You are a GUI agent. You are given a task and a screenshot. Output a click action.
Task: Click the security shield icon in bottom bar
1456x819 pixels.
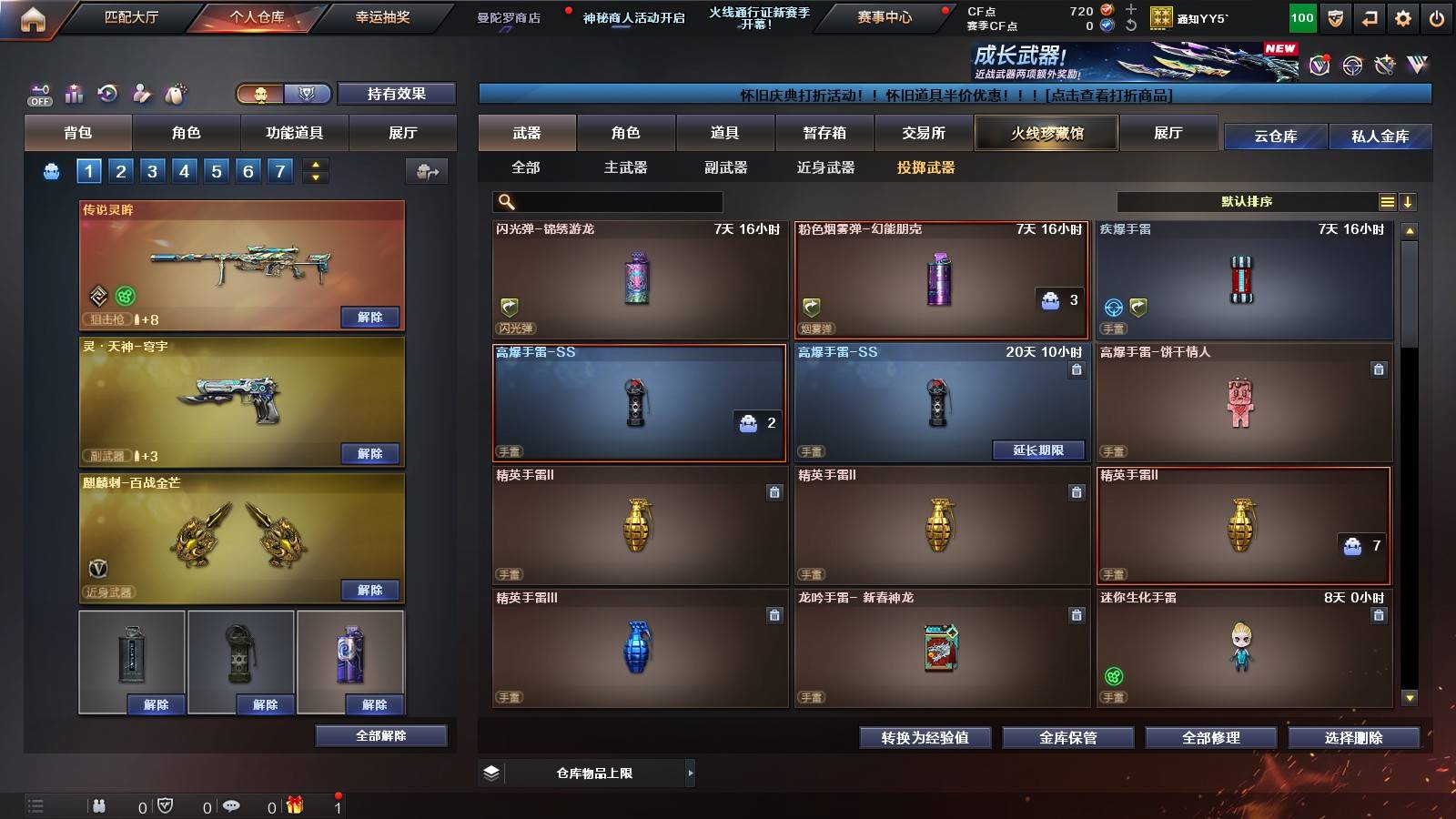coord(165,805)
